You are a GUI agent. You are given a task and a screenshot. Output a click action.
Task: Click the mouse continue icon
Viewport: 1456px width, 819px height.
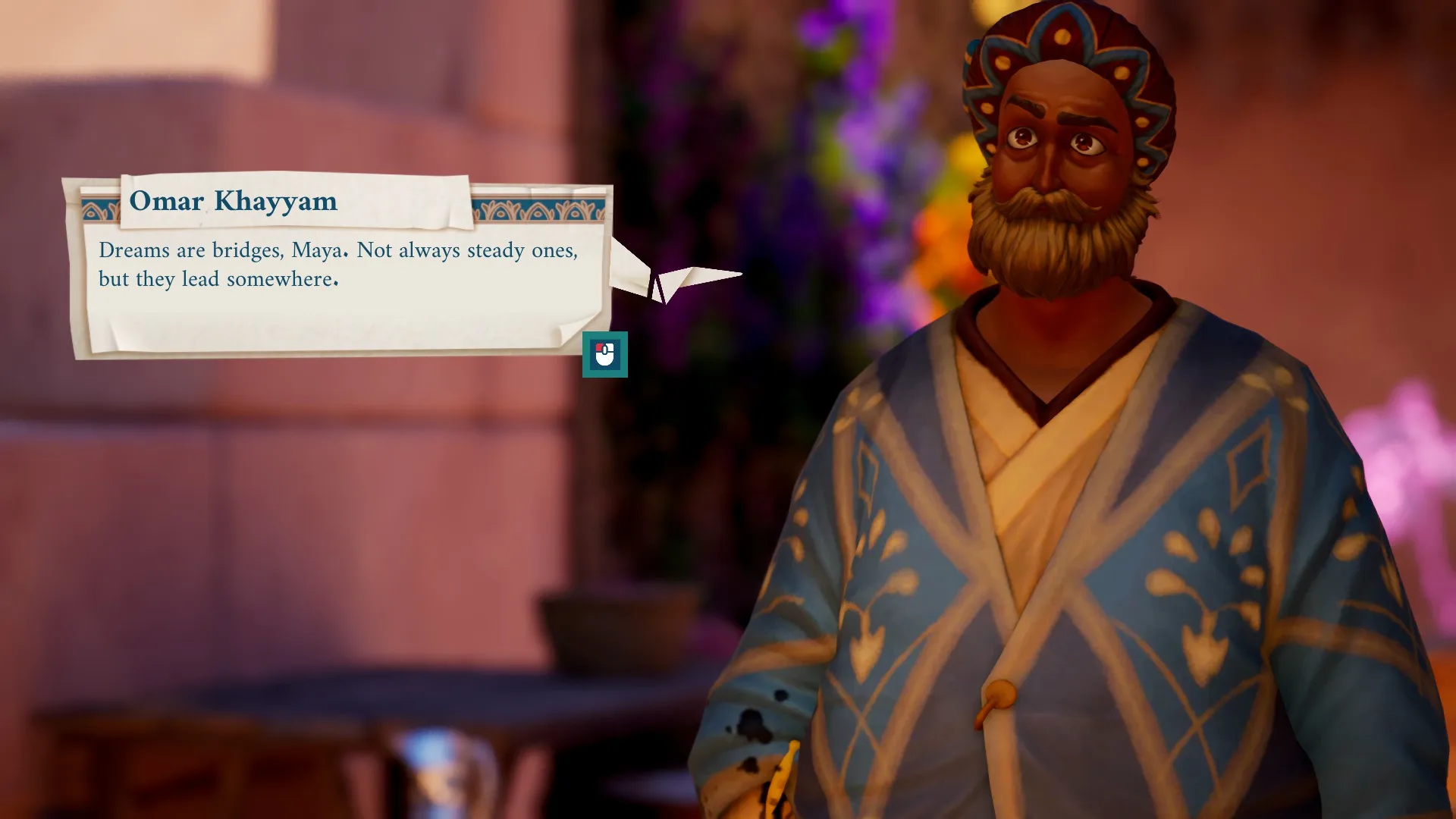click(x=604, y=354)
